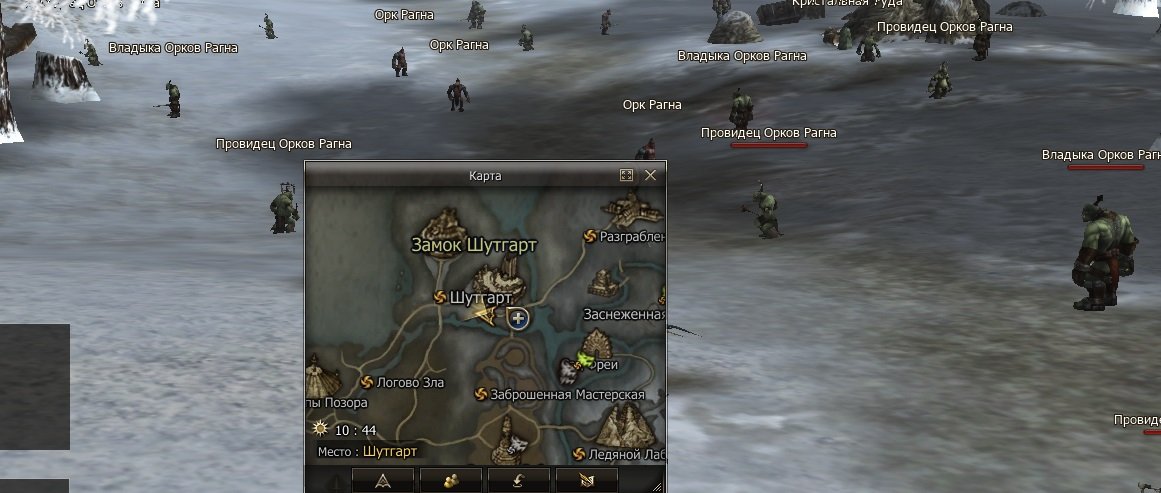Click the arrowhead button below the map
The height and width of the screenshot is (493, 1161).
pos(383,480)
